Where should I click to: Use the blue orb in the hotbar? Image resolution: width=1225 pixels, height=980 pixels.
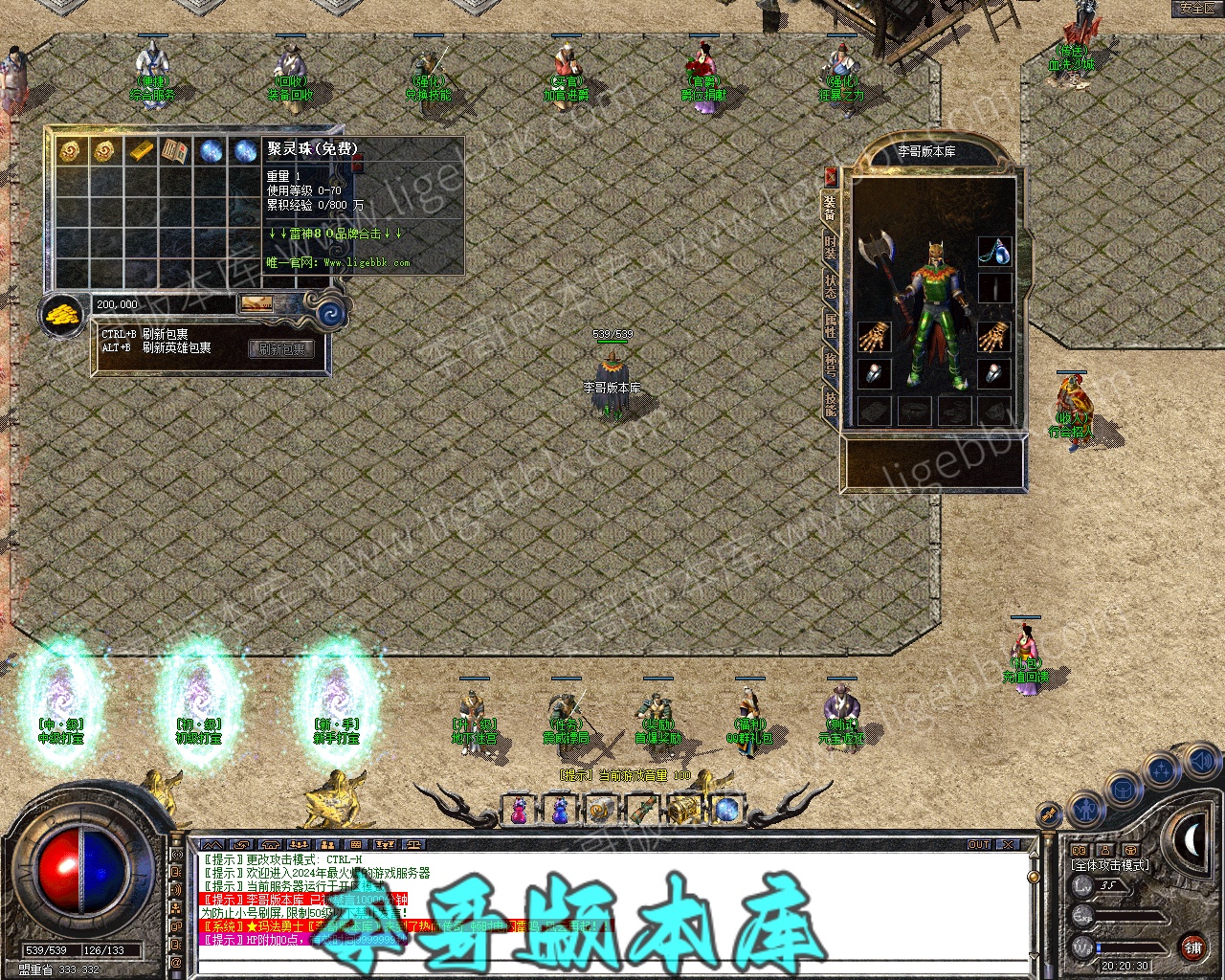click(725, 811)
